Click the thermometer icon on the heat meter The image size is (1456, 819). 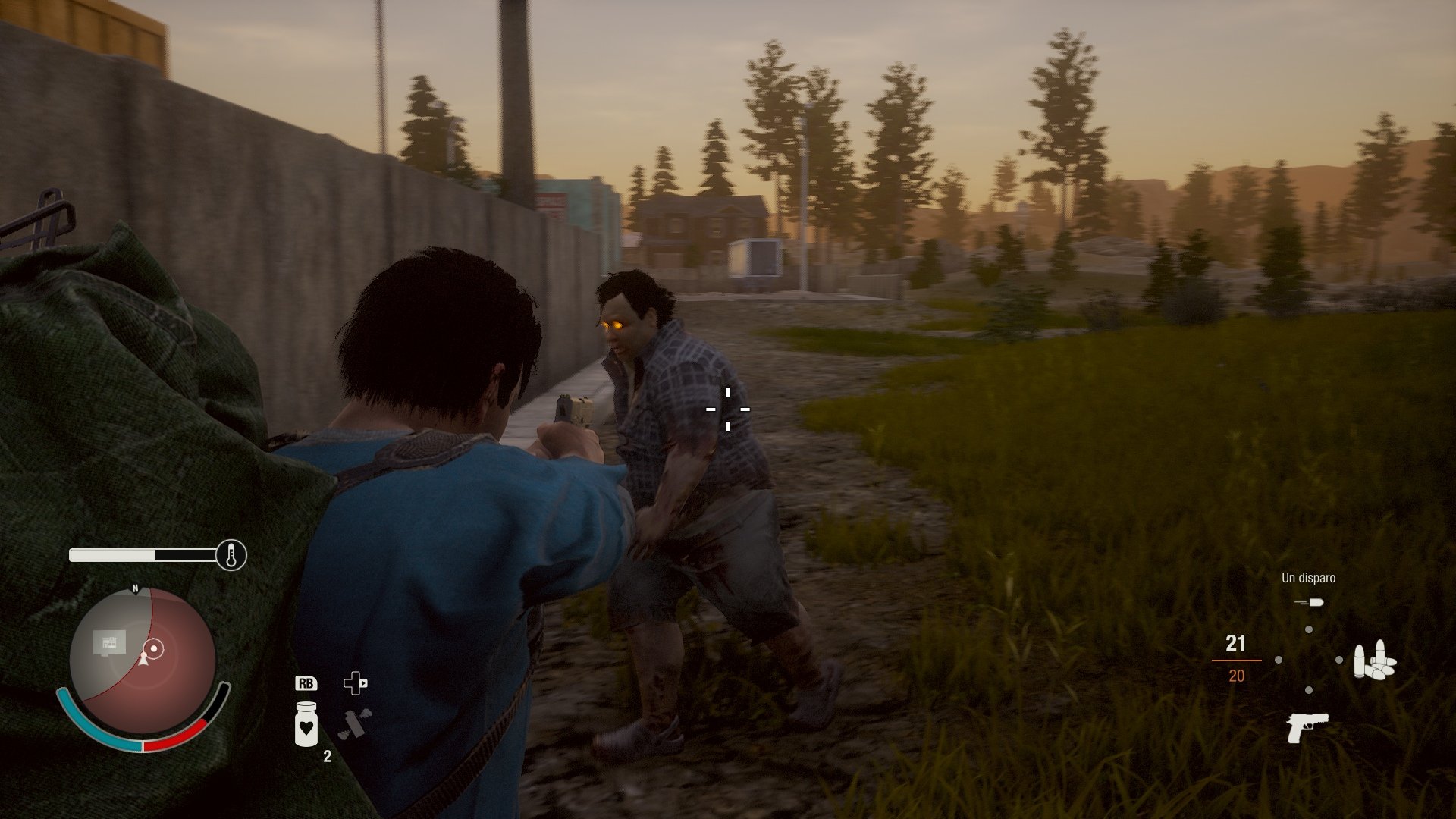point(231,555)
